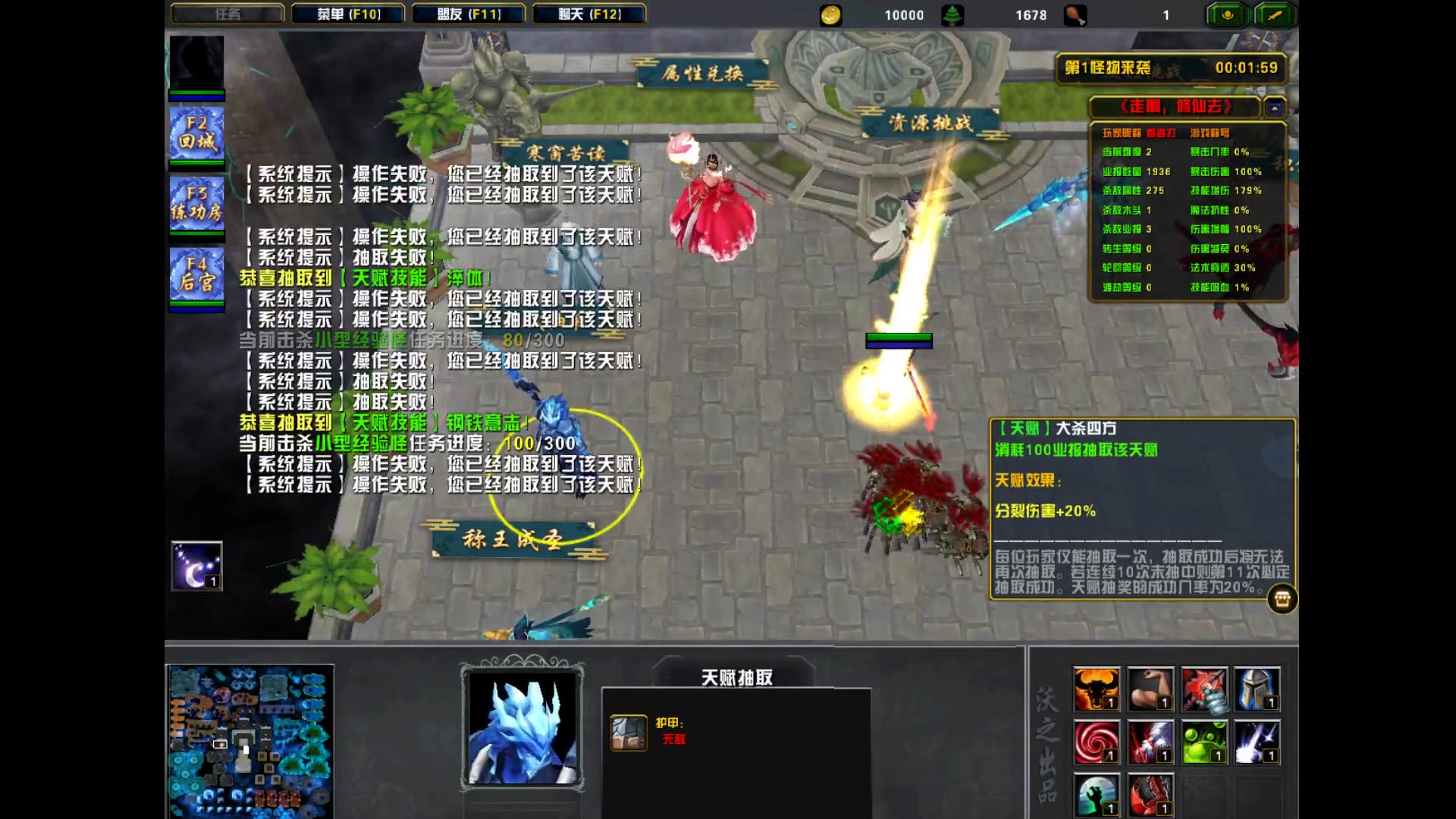Select the fiery bull skill icon
The image size is (1456, 819).
pos(1097,690)
